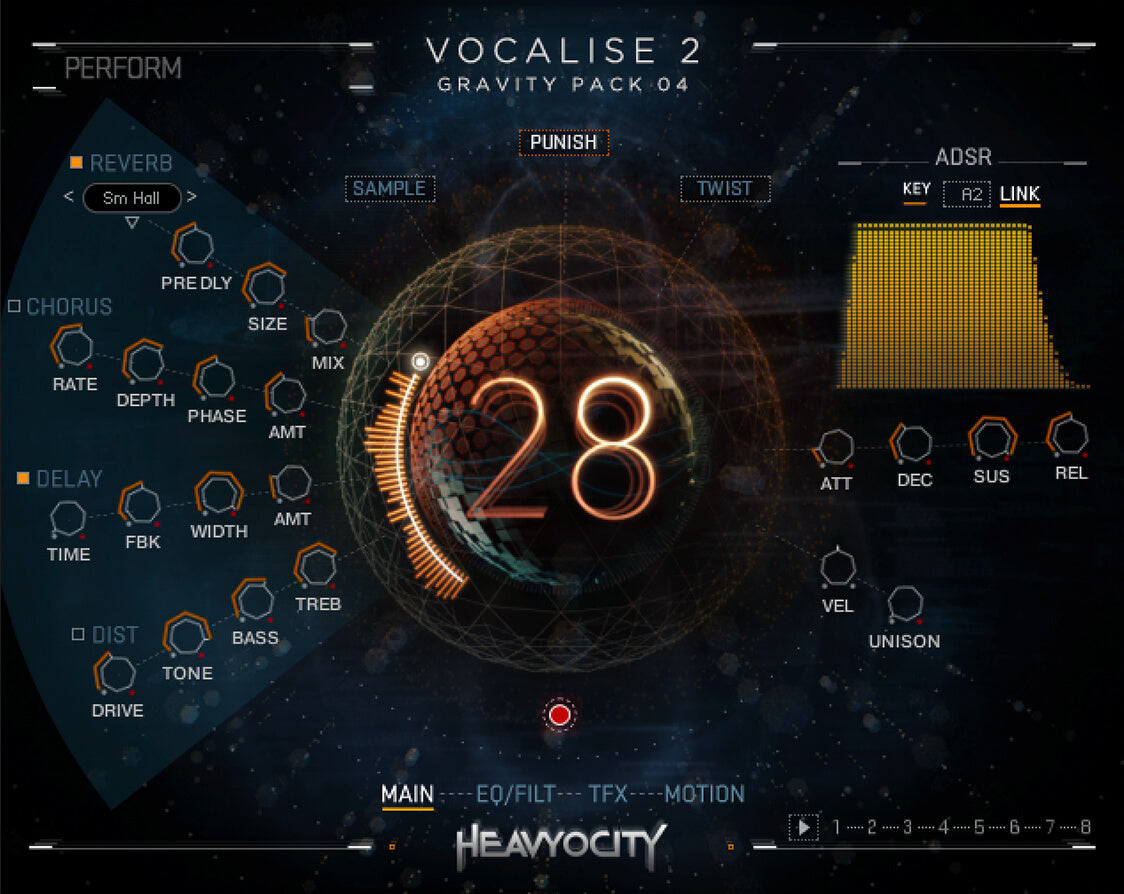Select the KEY option under ADSR
The image size is (1124, 894).
[916, 190]
